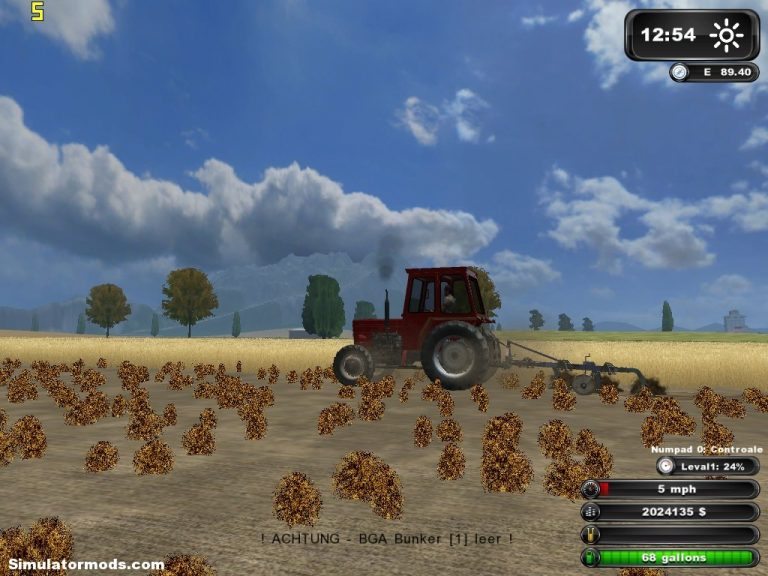
Task: Click the round Leval1 gauge icon
Action: 666,466
